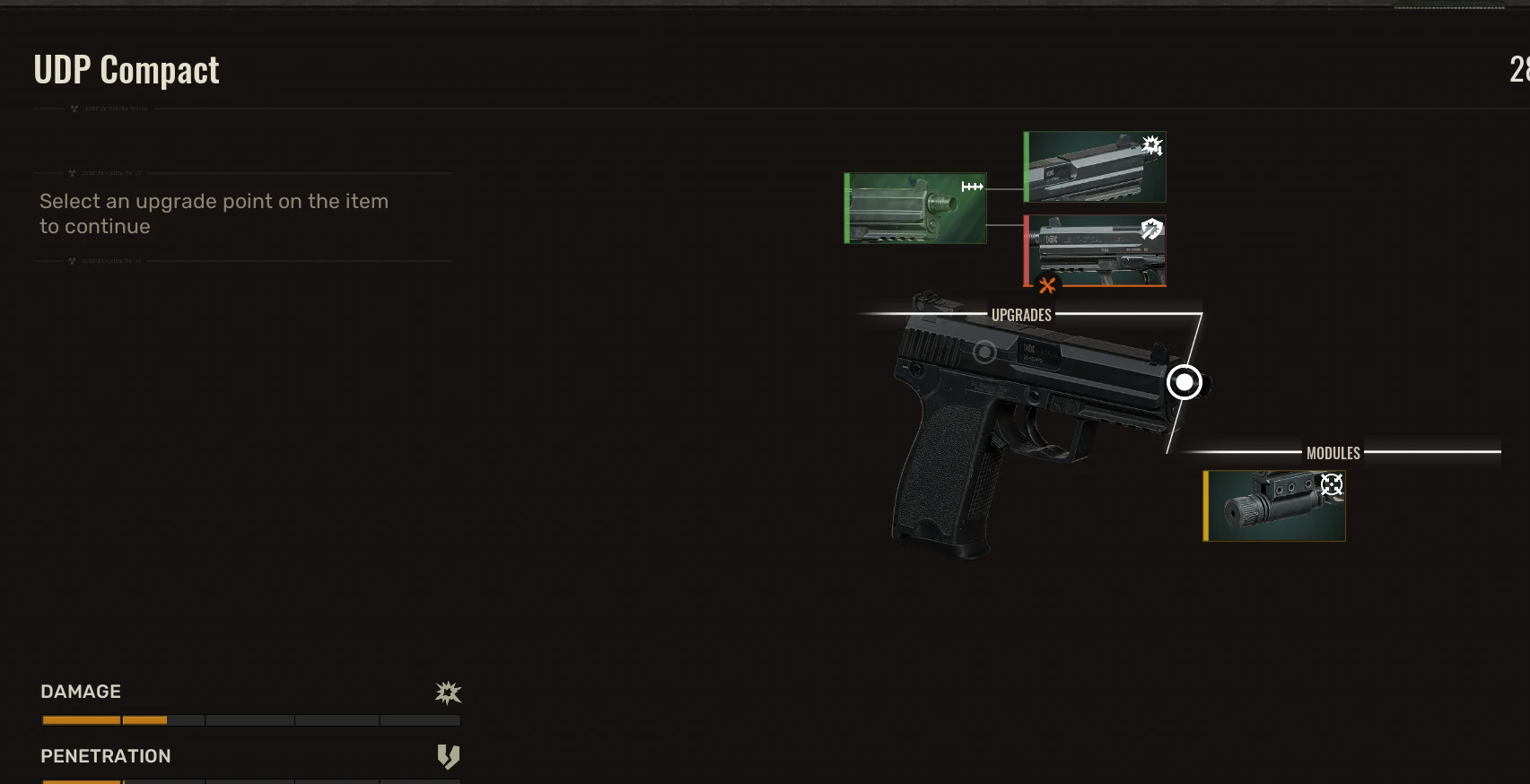The image size is (1530, 784).
Task: Select the dim upgrade point on slide
Action: point(984,353)
